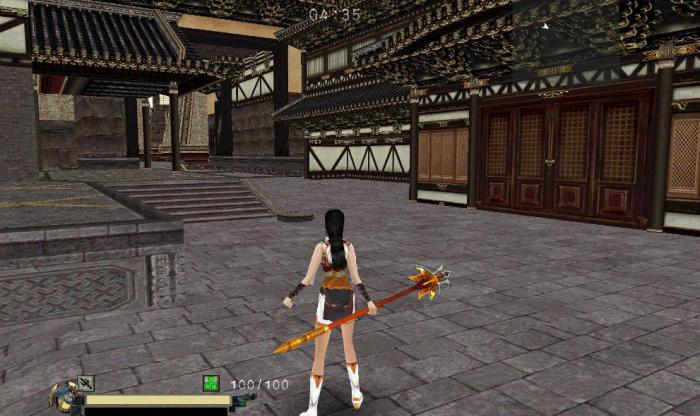
Task: Click the character portrait emblem
Action: [x=65, y=399]
